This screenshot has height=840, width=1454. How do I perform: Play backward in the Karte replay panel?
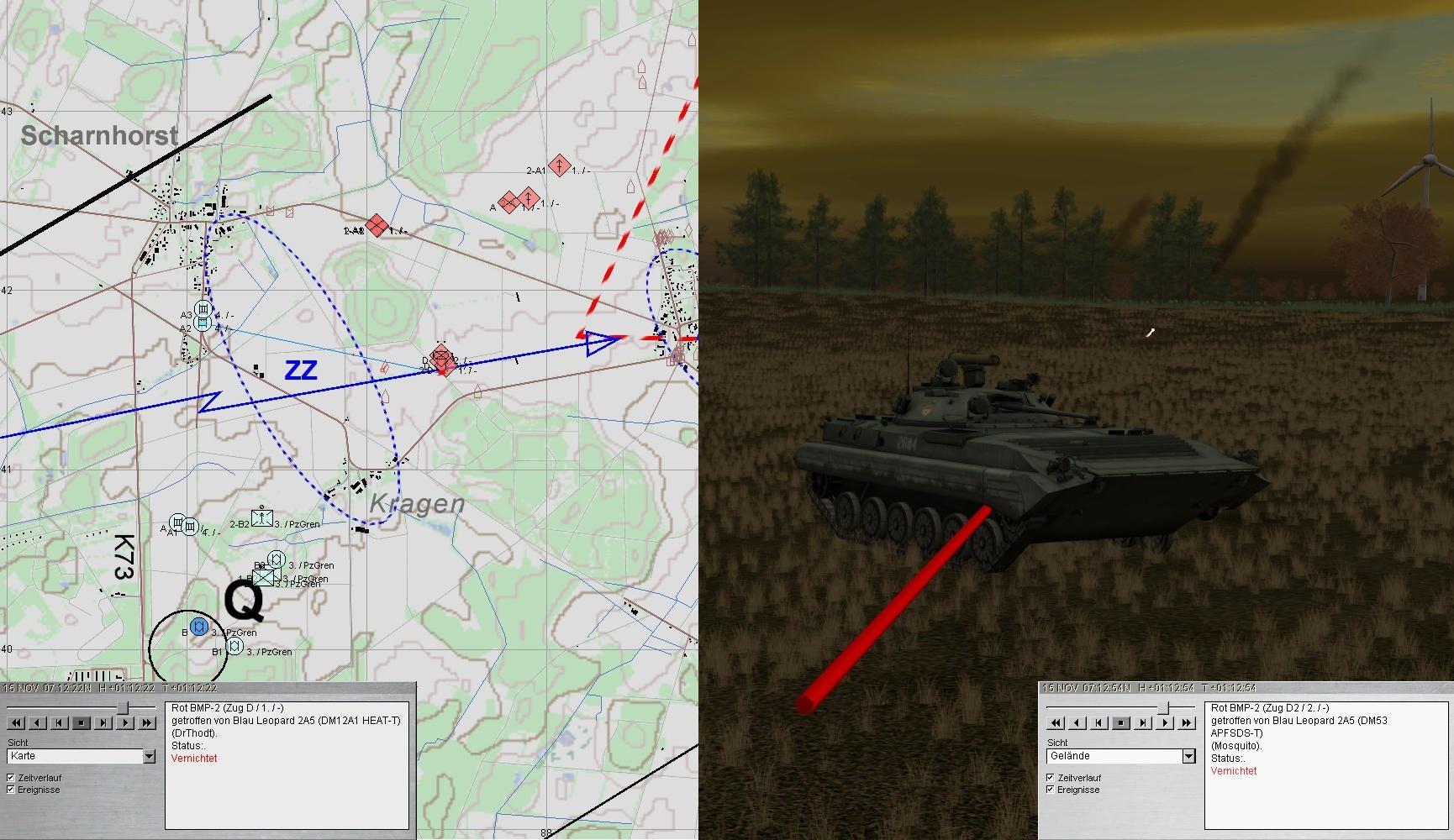[x=38, y=722]
